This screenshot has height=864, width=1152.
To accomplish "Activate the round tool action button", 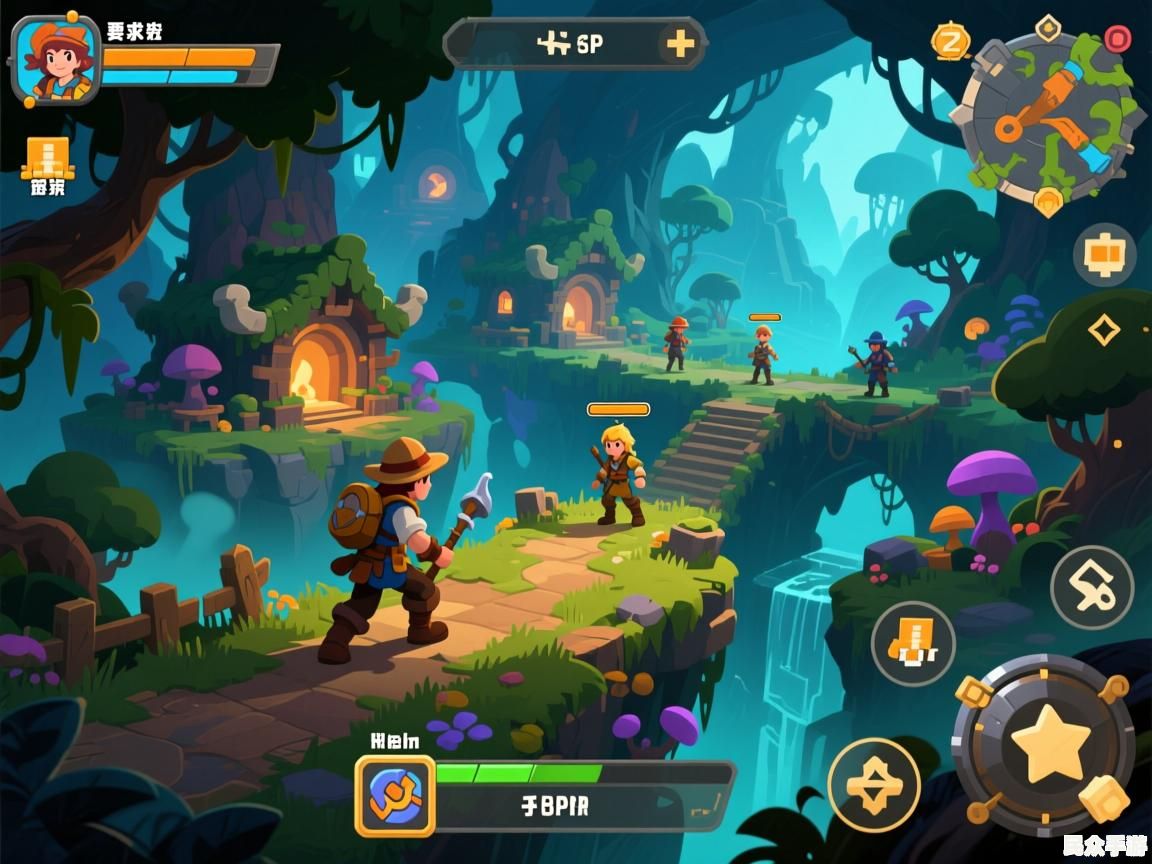I will 1091,588.
